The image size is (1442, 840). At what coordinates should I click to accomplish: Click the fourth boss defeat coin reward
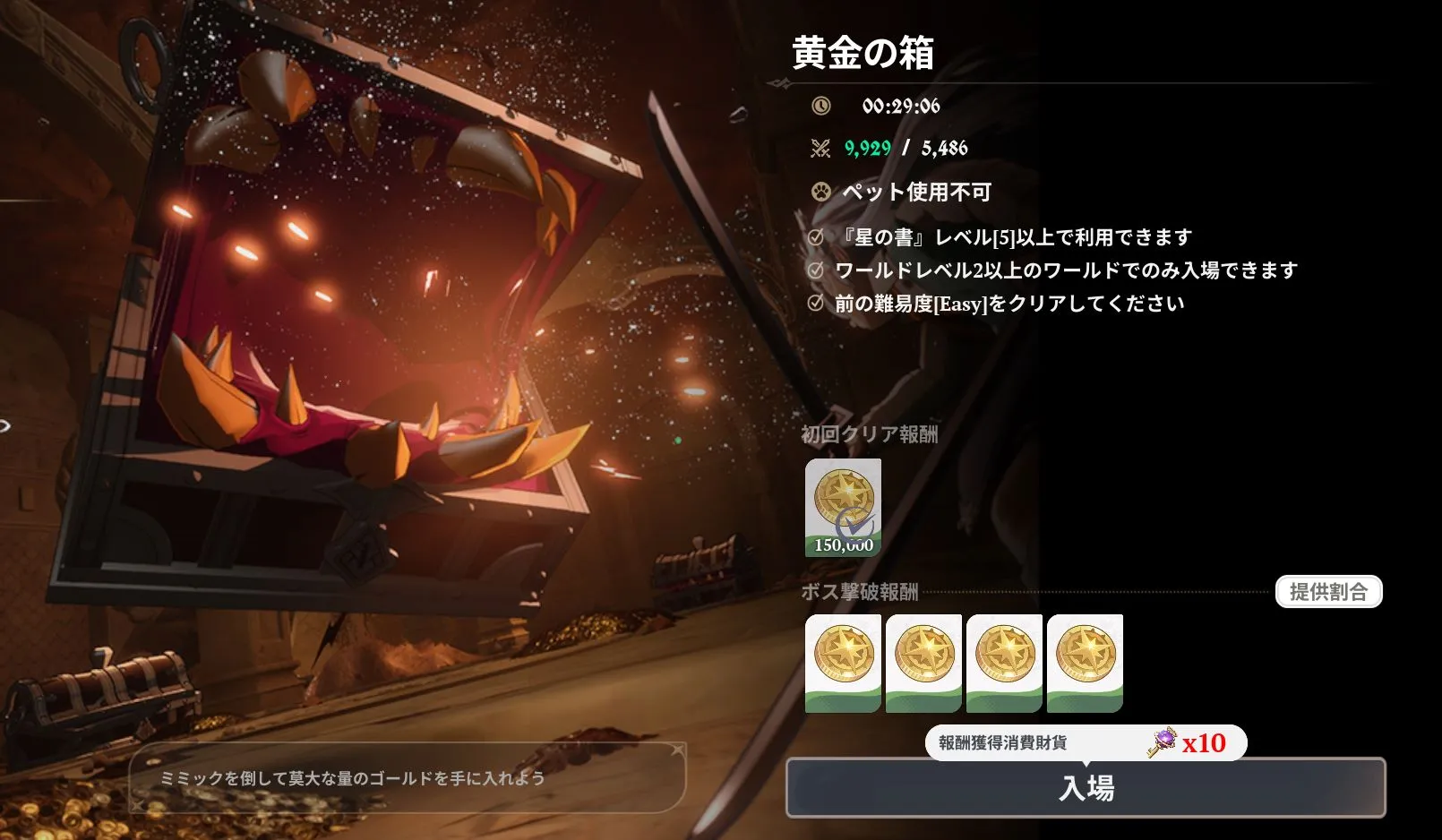point(1086,663)
